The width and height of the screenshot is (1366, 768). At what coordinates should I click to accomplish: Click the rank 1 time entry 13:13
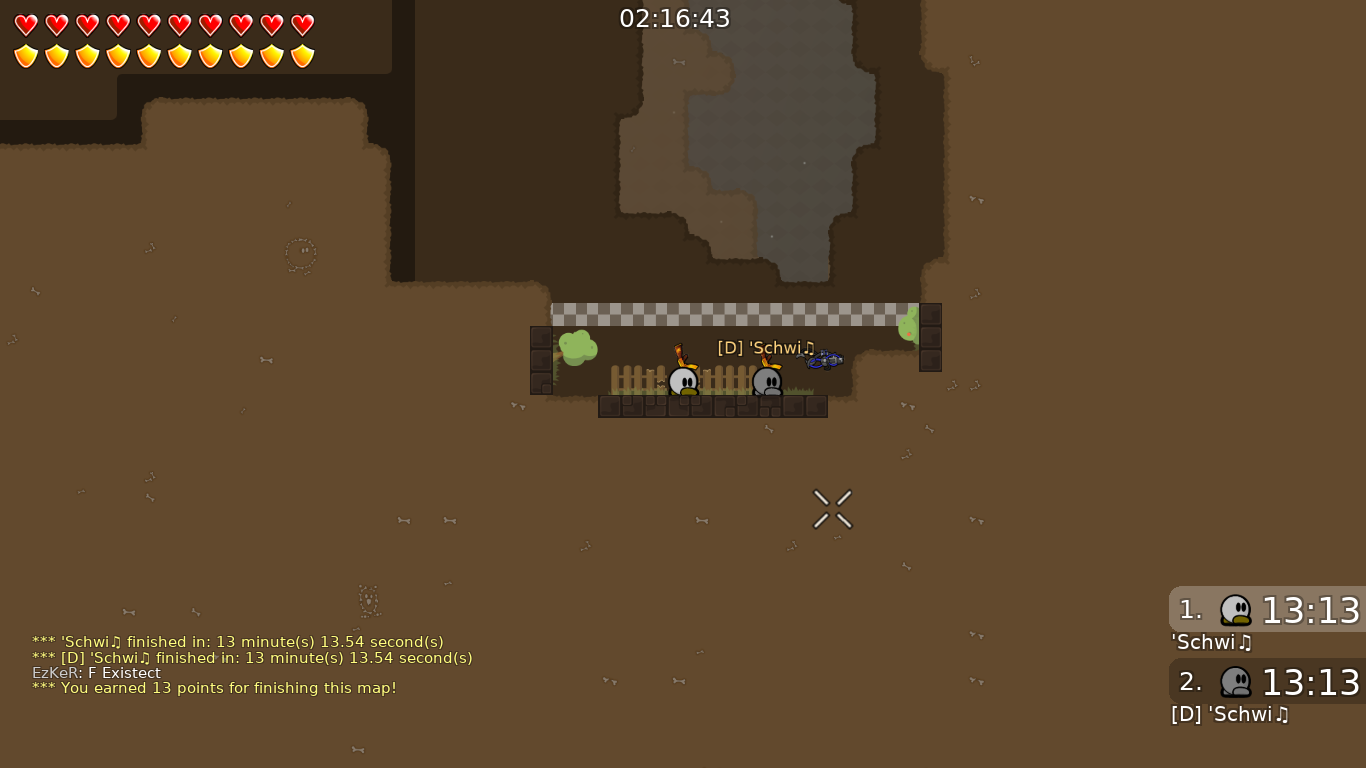click(x=1310, y=610)
